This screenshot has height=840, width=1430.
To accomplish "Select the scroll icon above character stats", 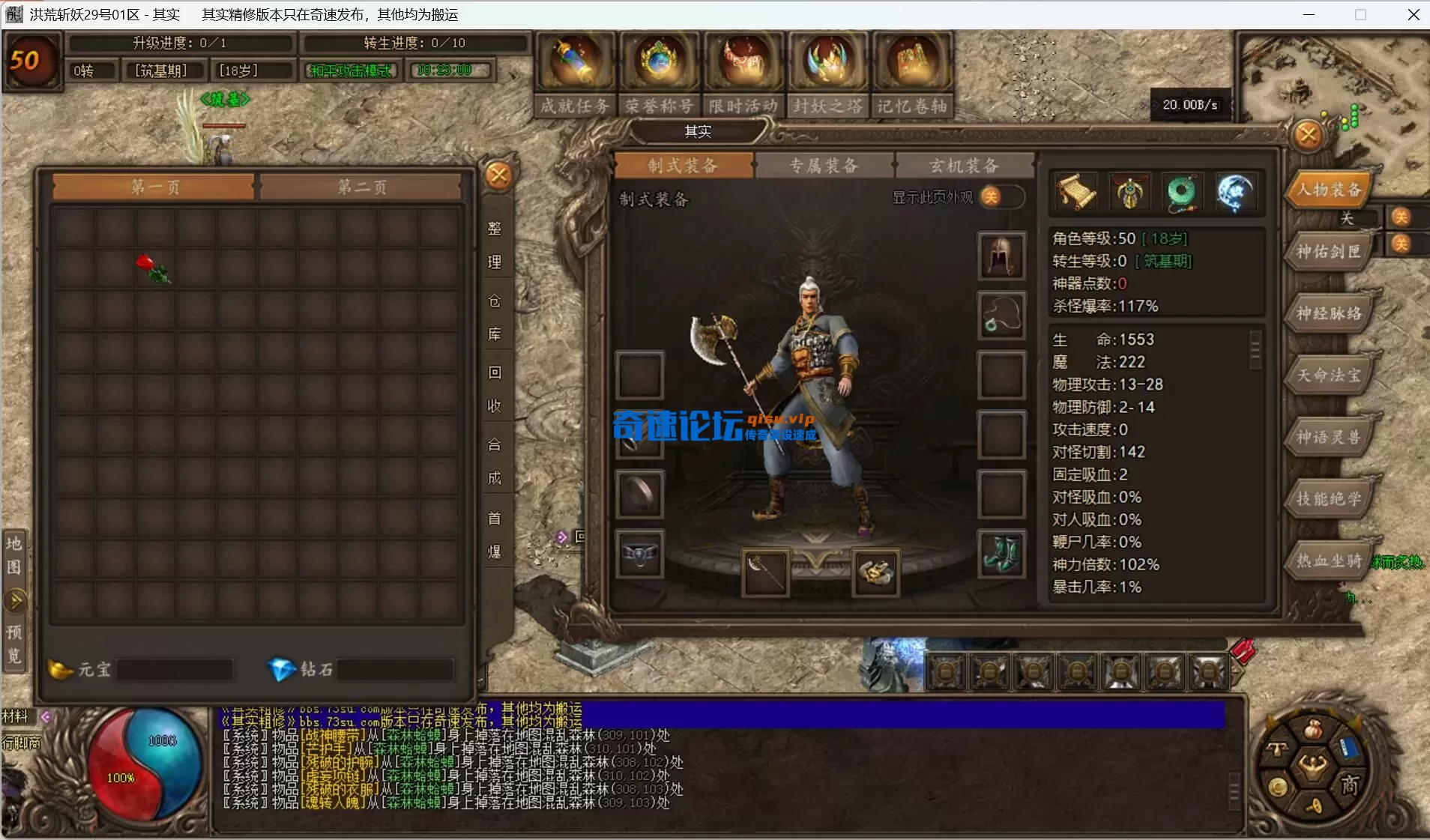I will coord(1076,193).
